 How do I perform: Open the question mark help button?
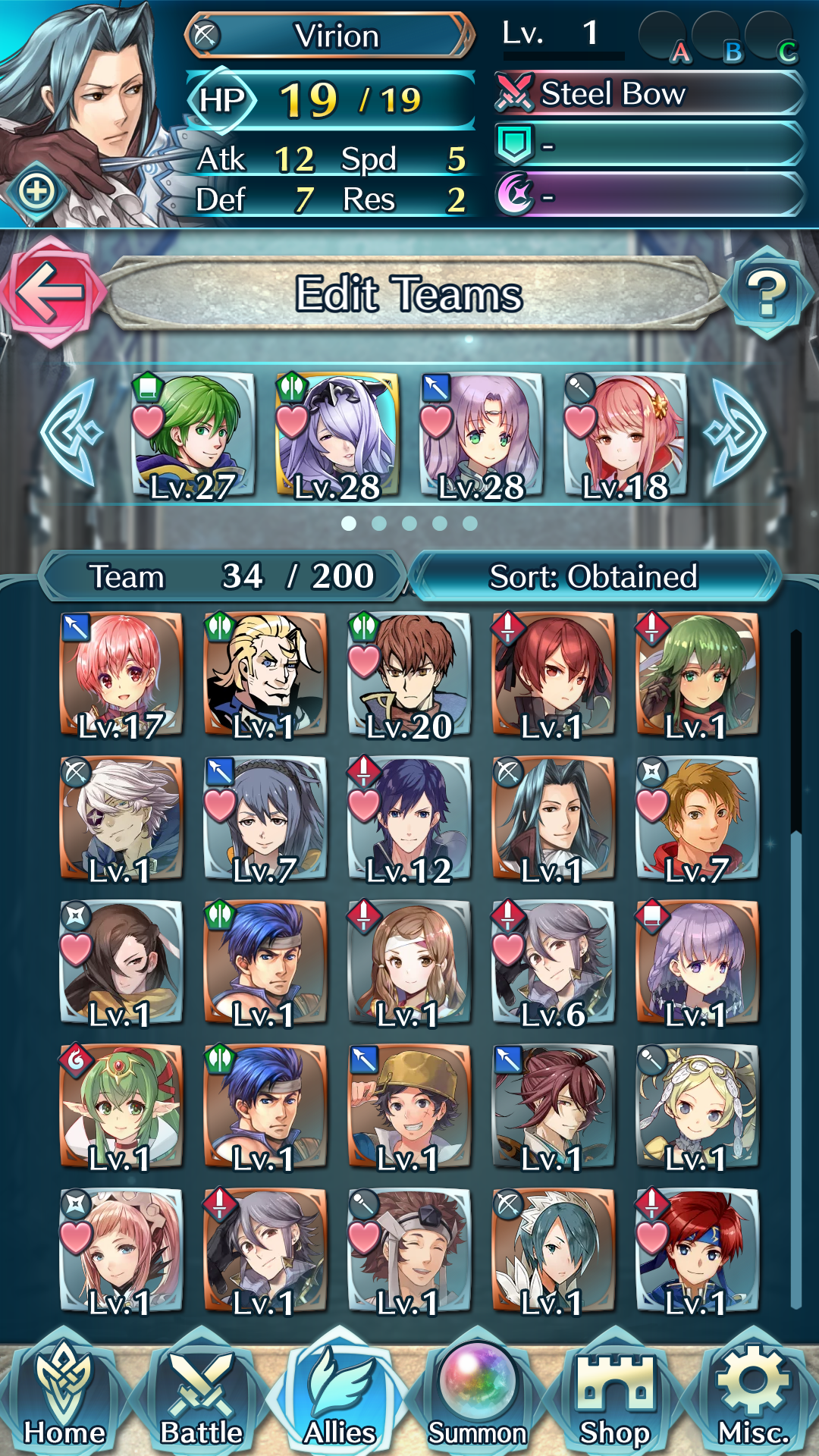point(767,292)
